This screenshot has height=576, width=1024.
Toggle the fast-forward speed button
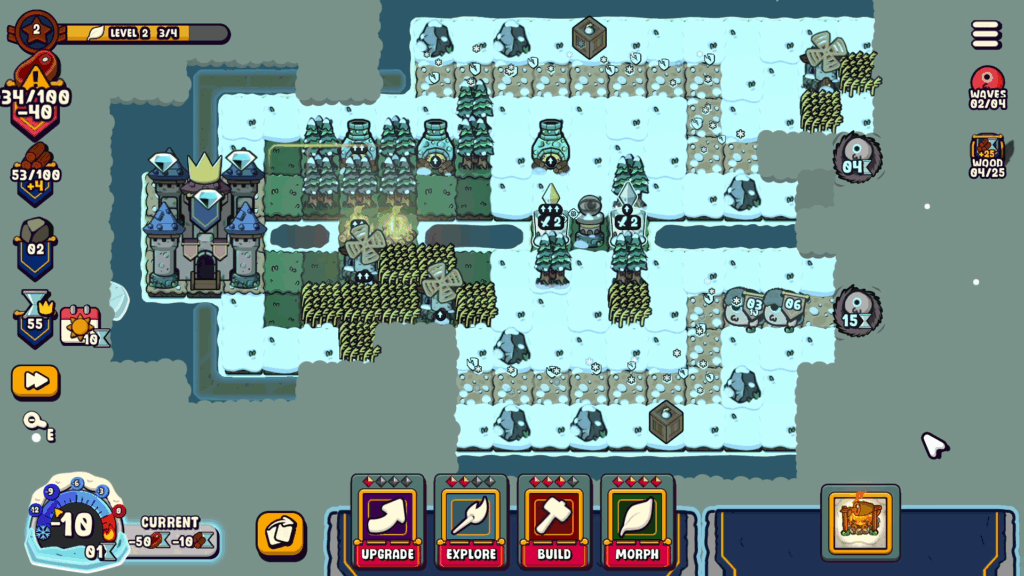[x=35, y=381]
